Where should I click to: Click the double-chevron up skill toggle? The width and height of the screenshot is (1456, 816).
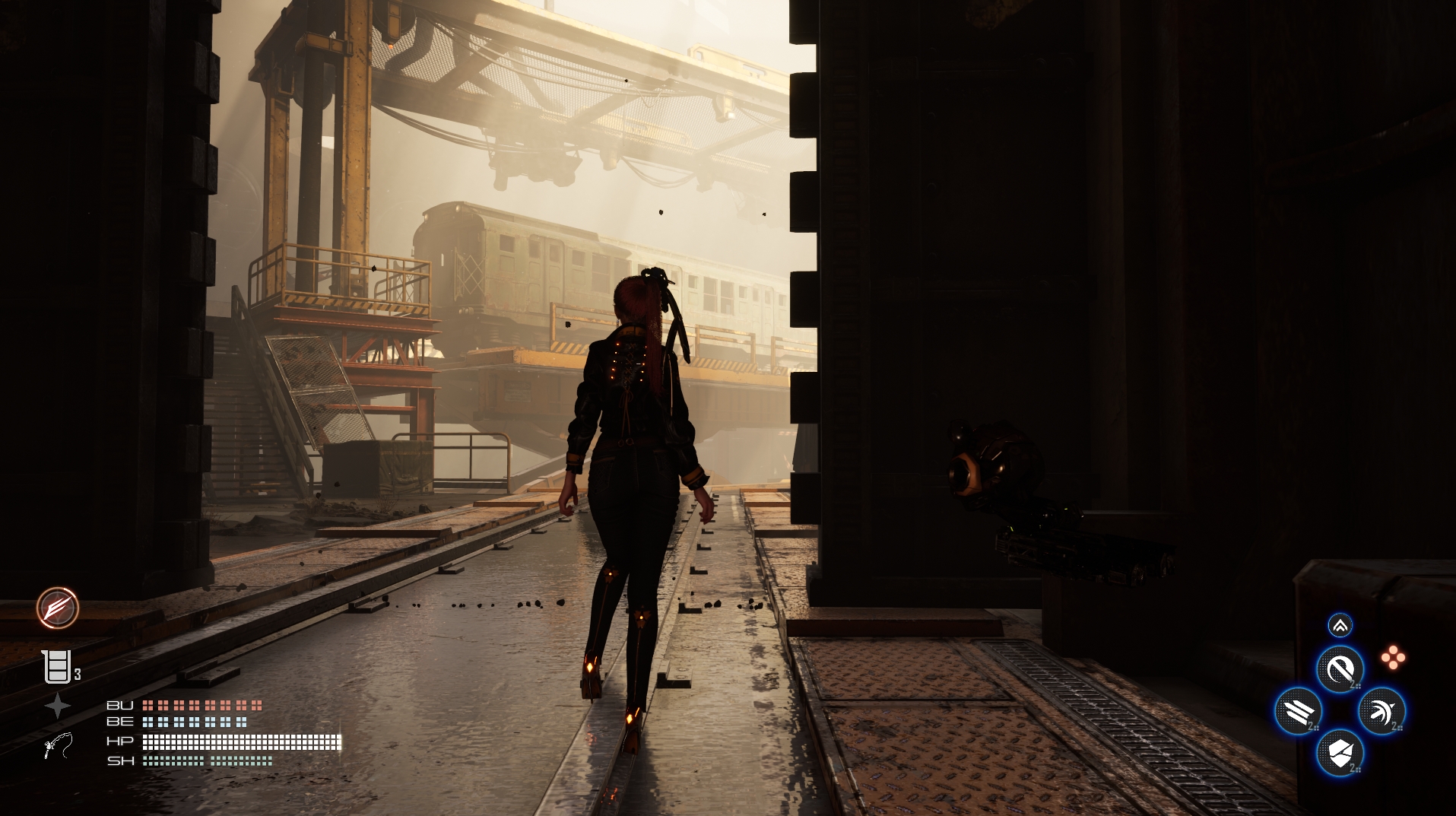(x=1340, y=625)
